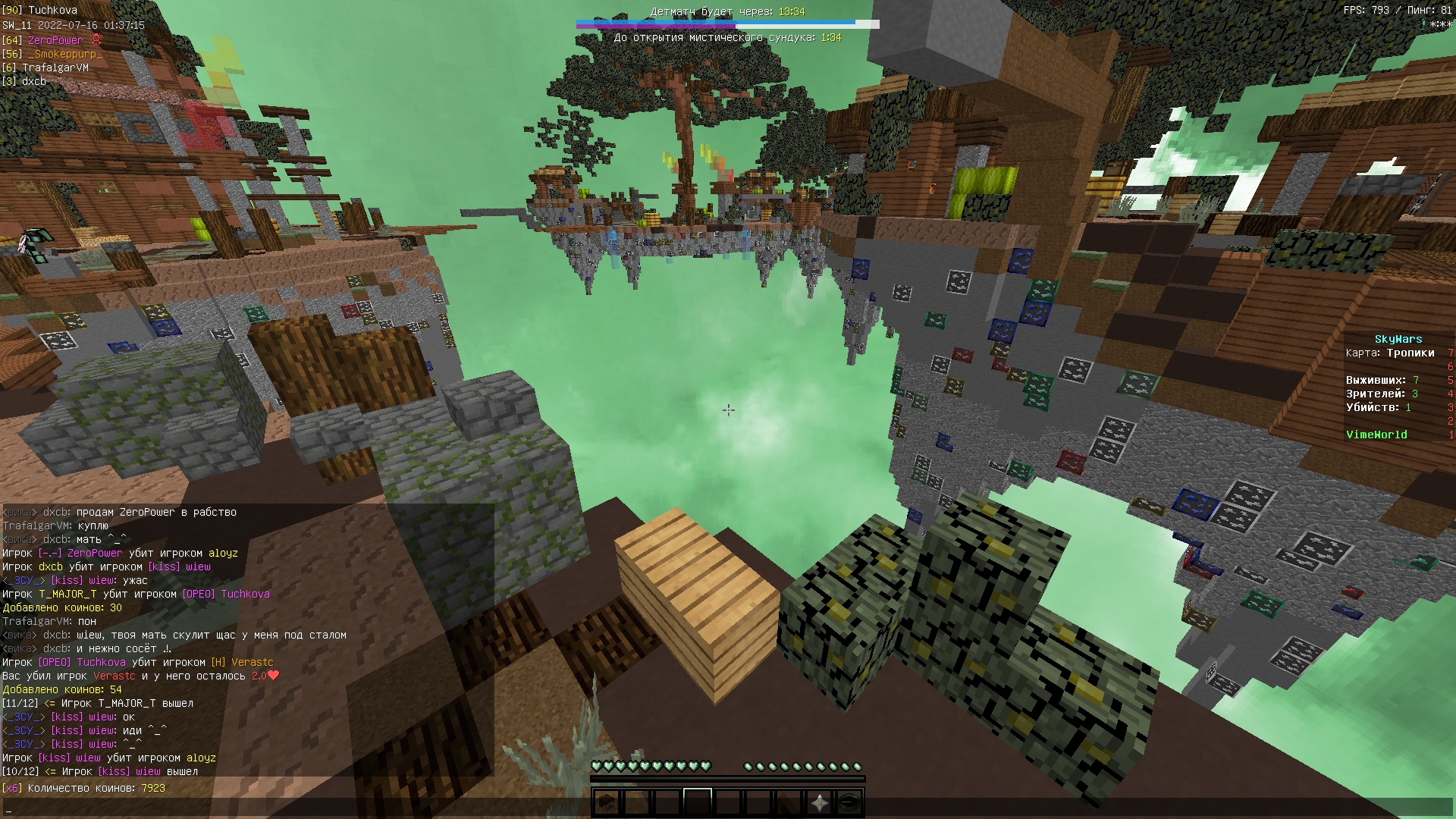
Task: Click the "Добавлено коинов: 54" chat line
Action: [62, 689]
